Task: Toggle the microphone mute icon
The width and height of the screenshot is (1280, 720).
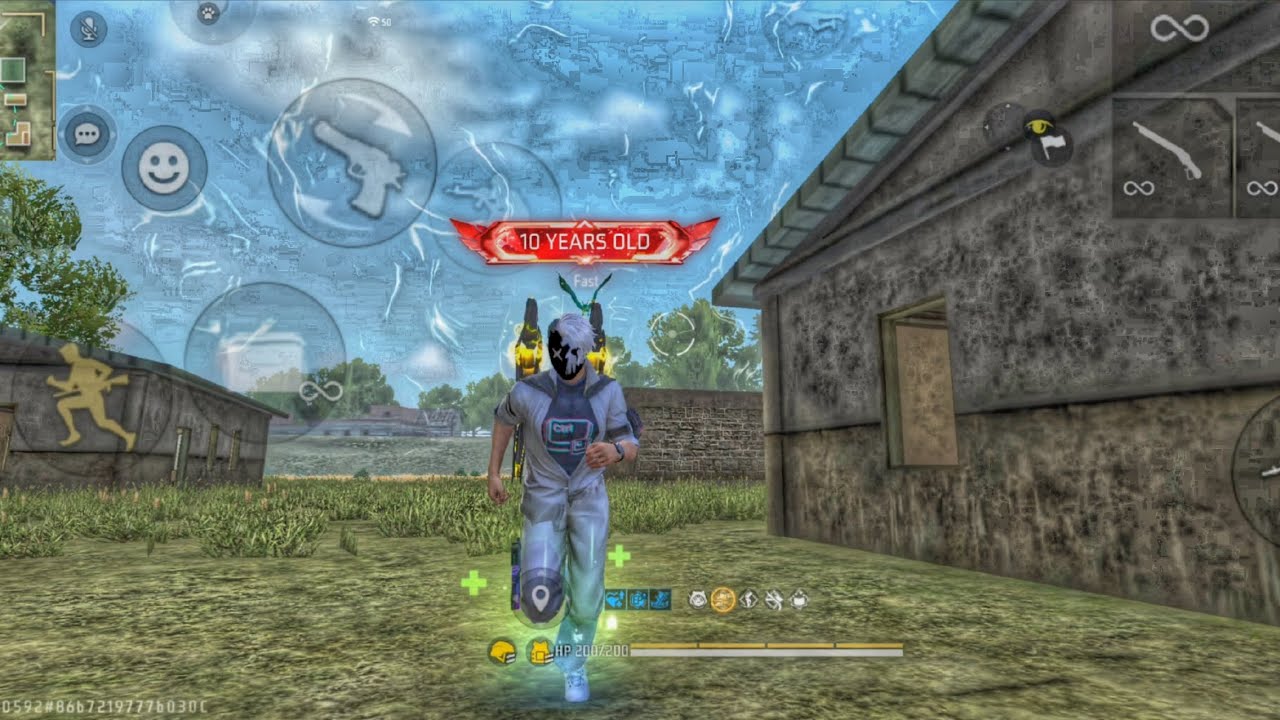Action: click(x=88, y=29)
